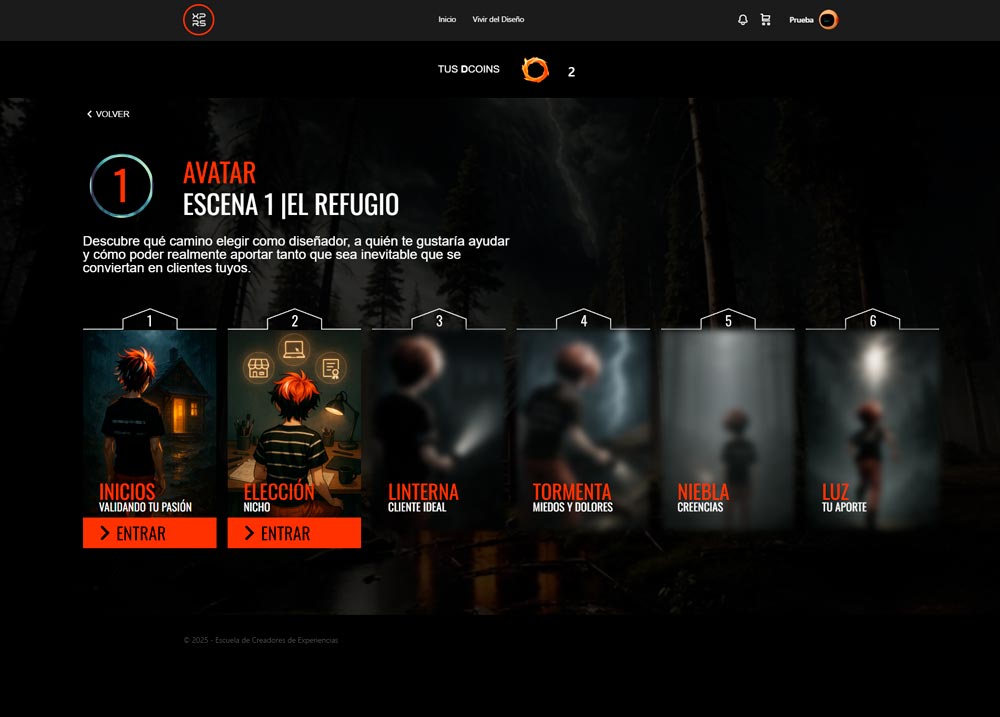
Task: Open the notifications bell
Action: coord(742,20)
